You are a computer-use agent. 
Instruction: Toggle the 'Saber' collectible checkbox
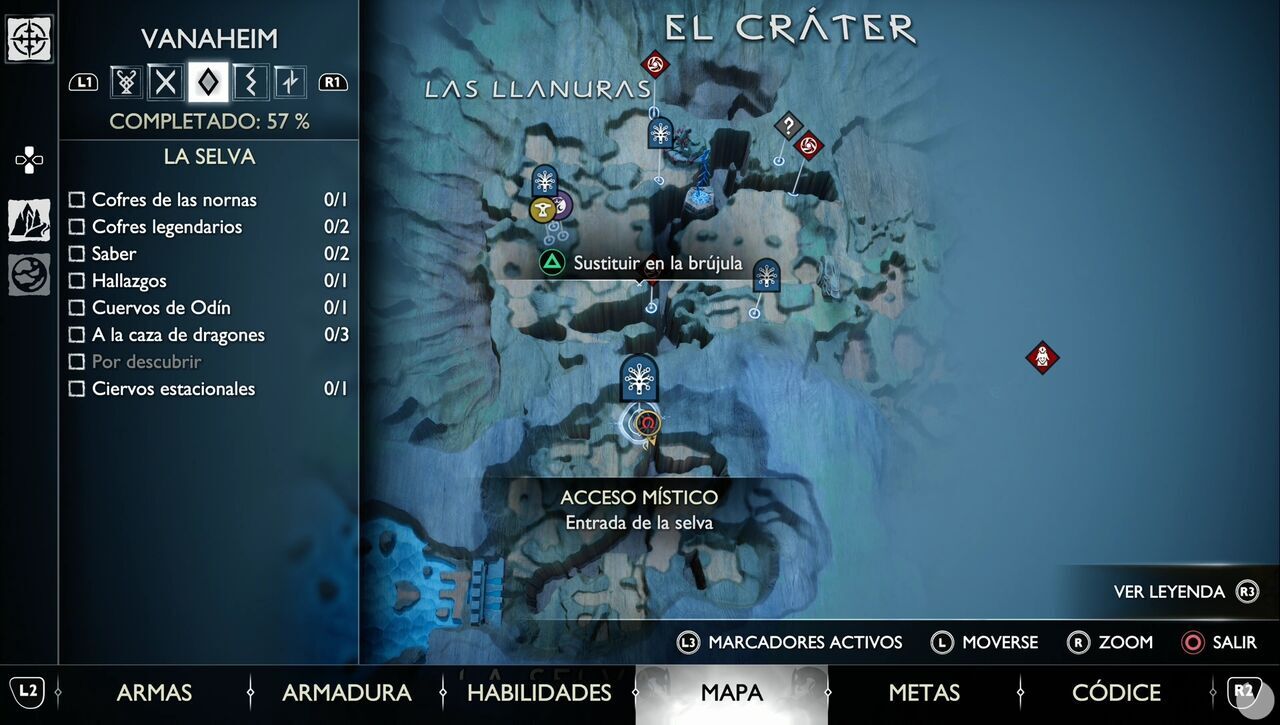77,254
